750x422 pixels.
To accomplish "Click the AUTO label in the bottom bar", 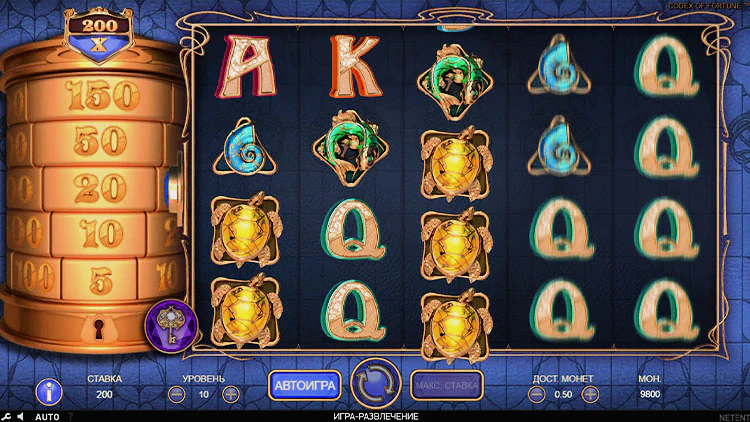I will tap(47, 416).
